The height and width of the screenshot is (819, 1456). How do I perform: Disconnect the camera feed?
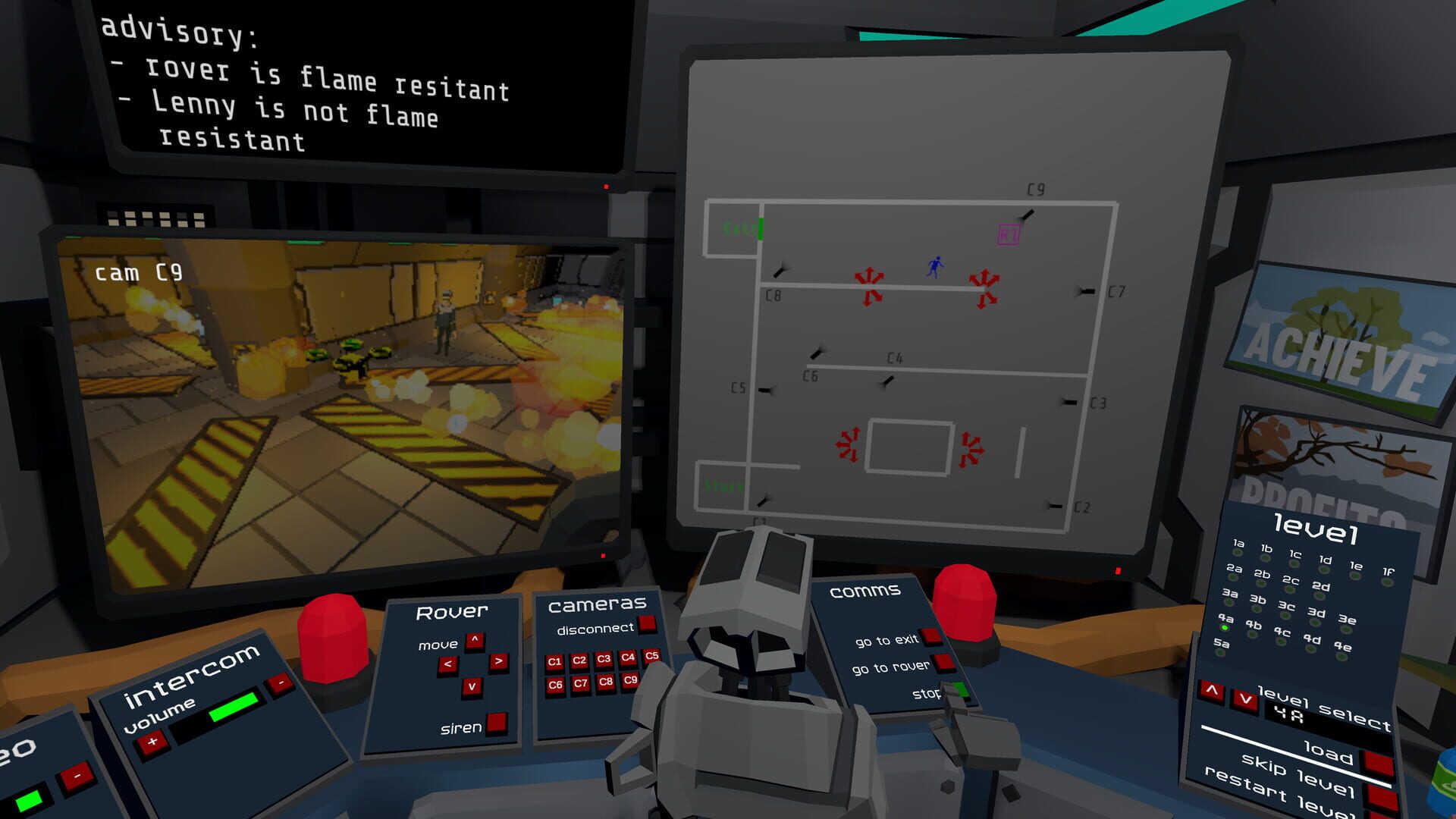[x=647, y=625]
